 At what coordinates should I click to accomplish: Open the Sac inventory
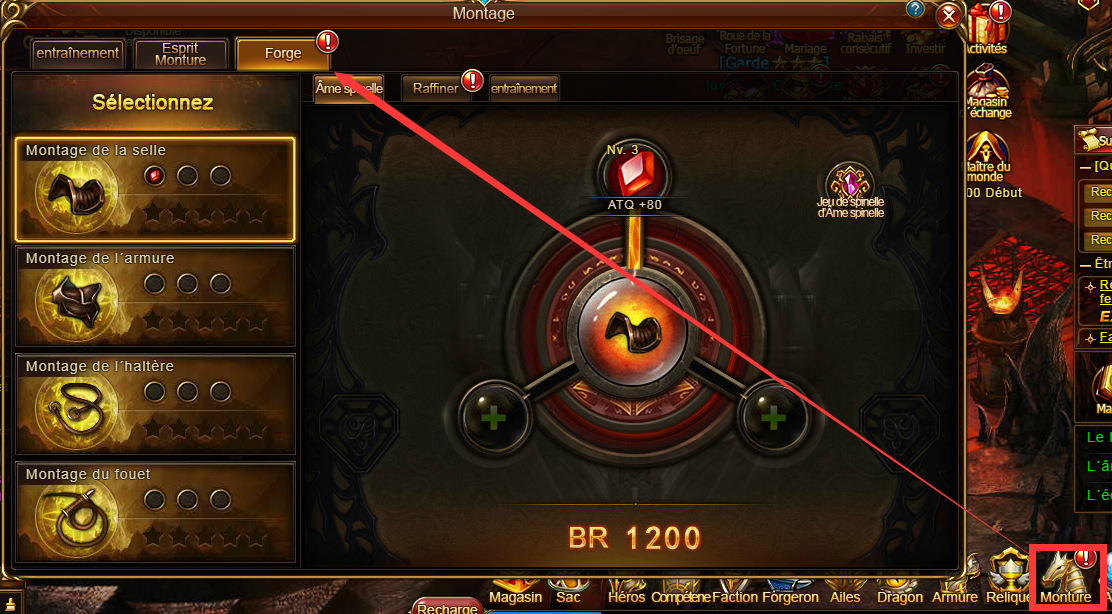coord(568,596)
